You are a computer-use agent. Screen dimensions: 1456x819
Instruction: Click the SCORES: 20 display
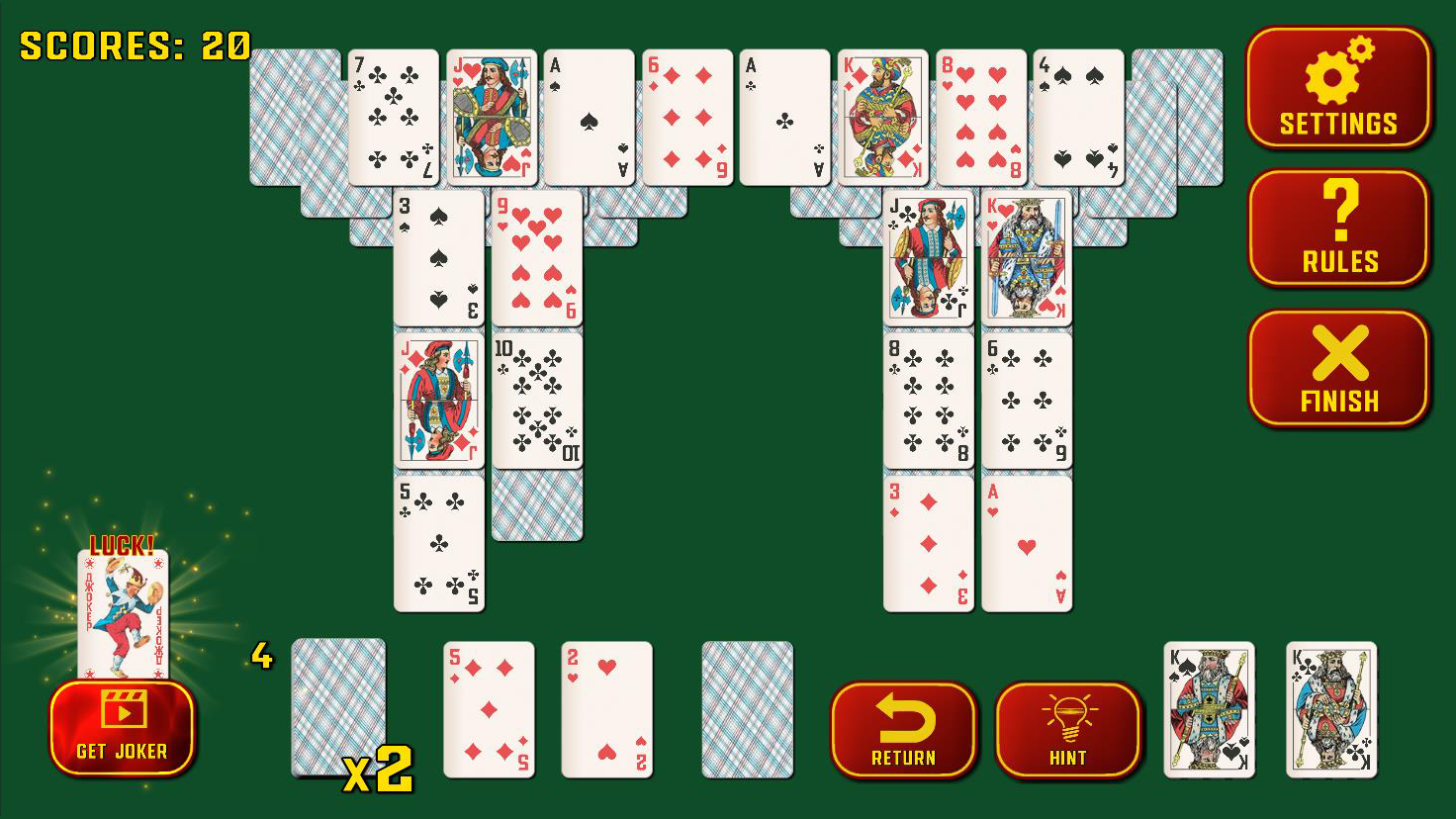point(132,45)
